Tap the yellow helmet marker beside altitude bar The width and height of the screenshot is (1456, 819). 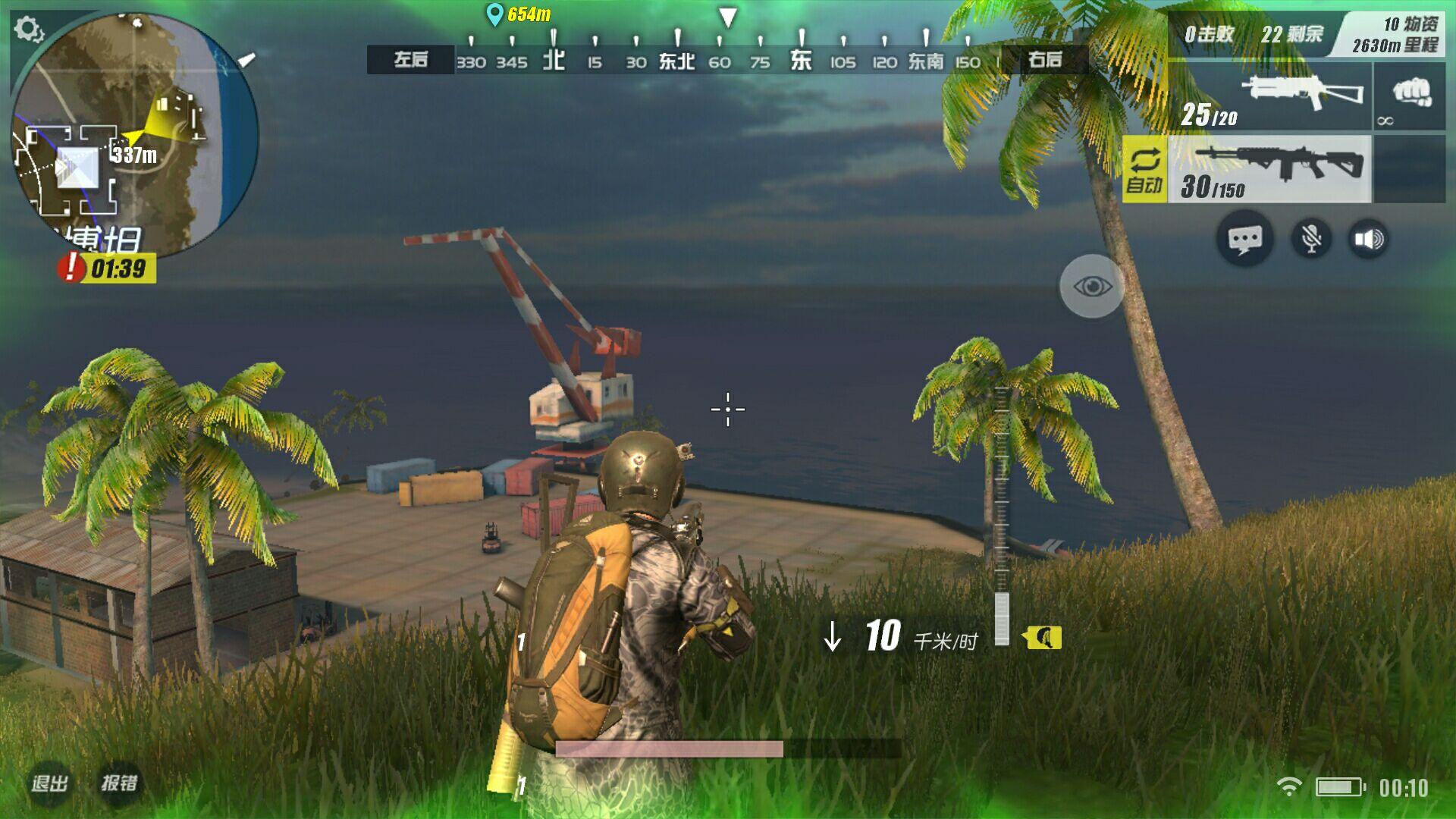[x=1043, y=638]
